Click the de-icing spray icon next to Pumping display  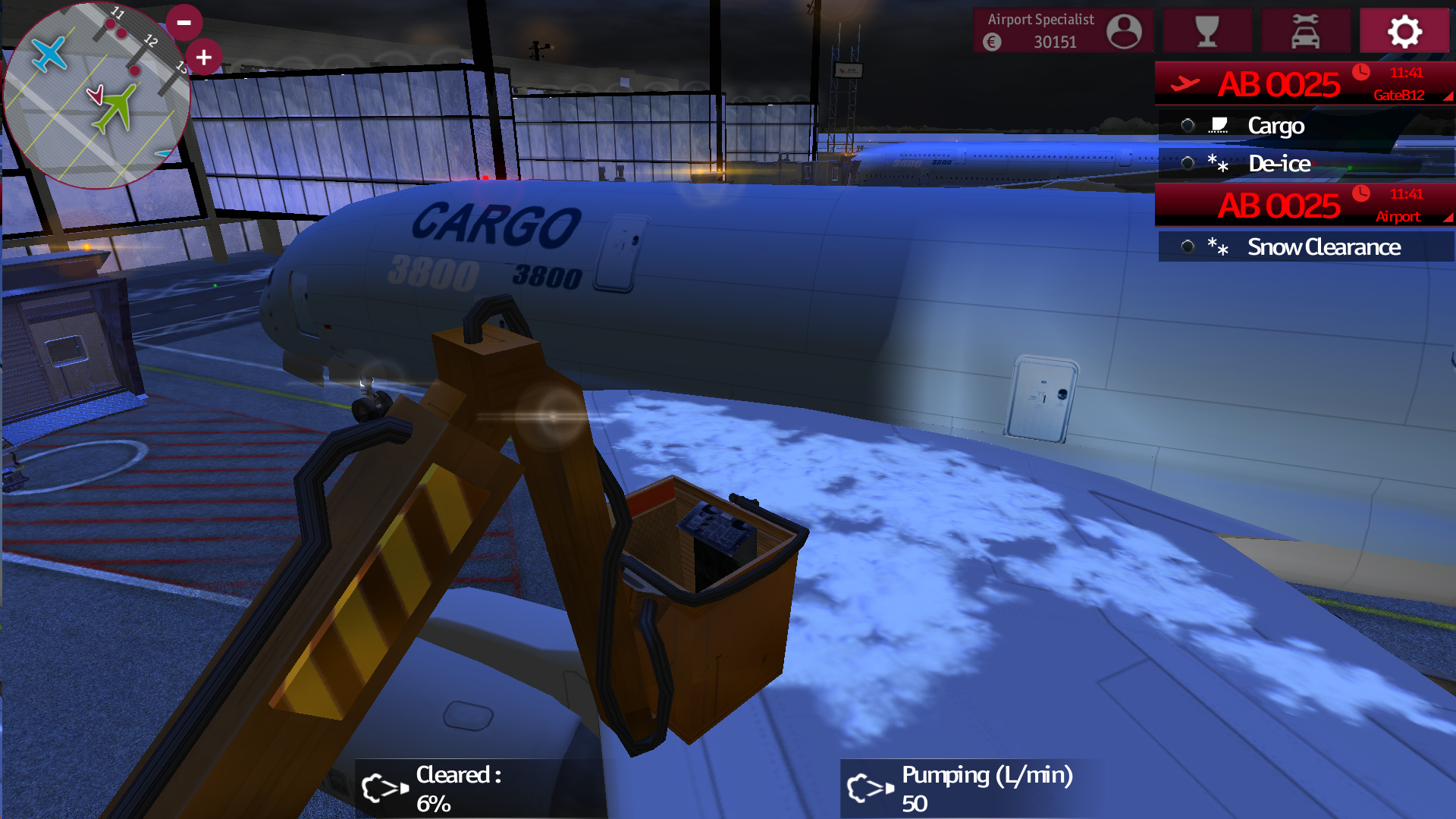click(869, 789)
